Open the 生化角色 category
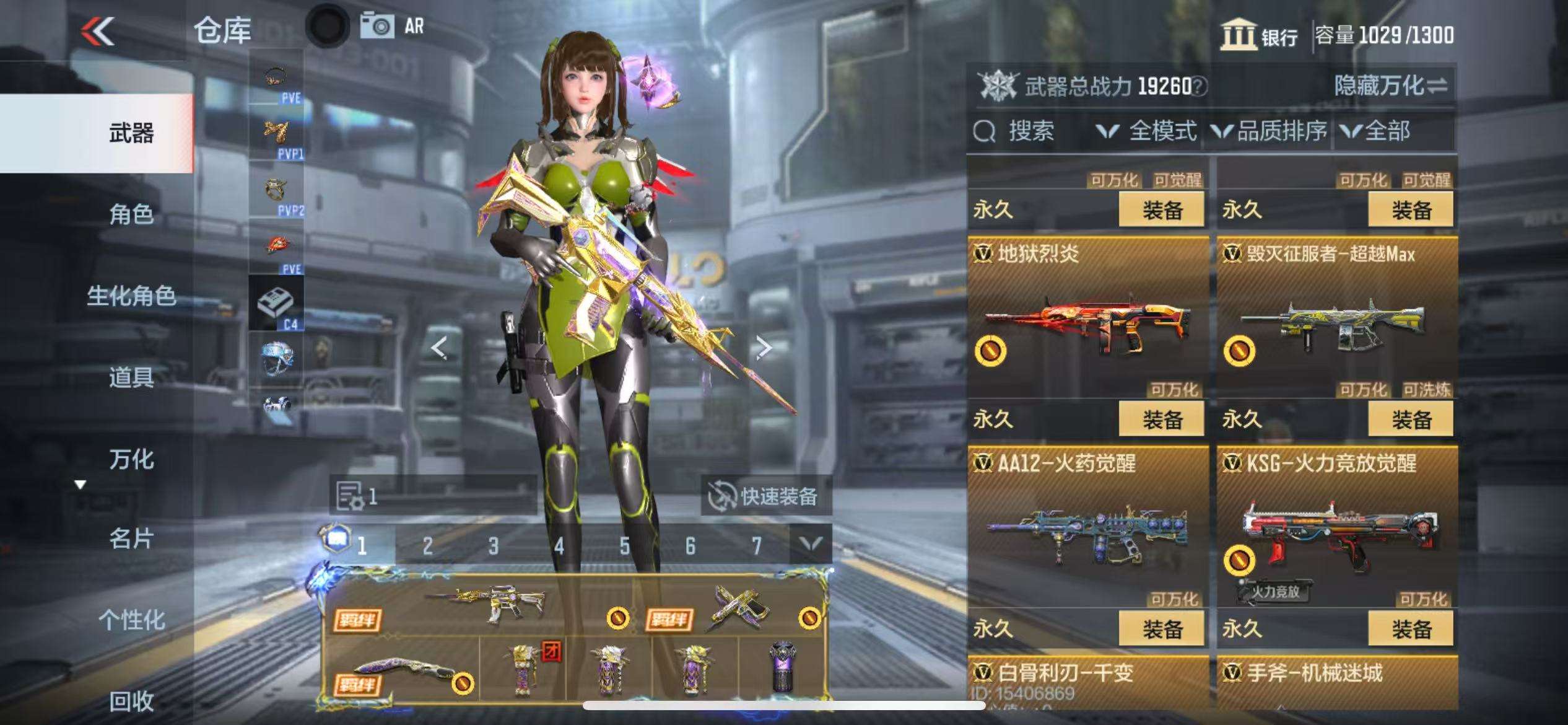 click(131, 296)
